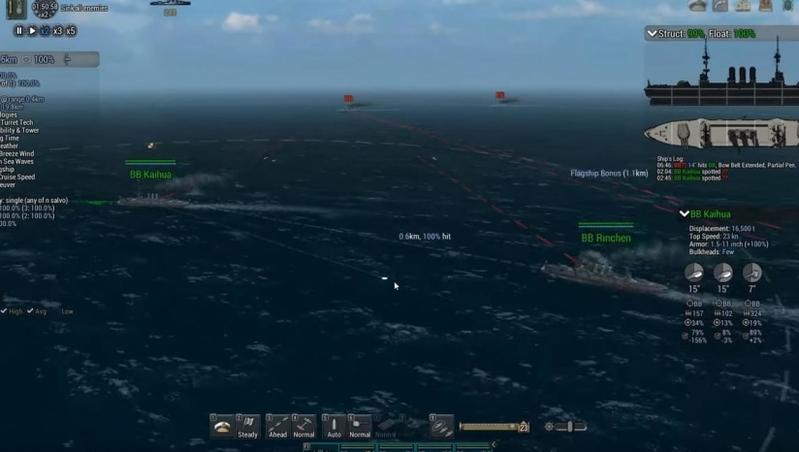Click the Ahead formation button
This screenshot has height=452, width=799.
[x=278, y=426]
